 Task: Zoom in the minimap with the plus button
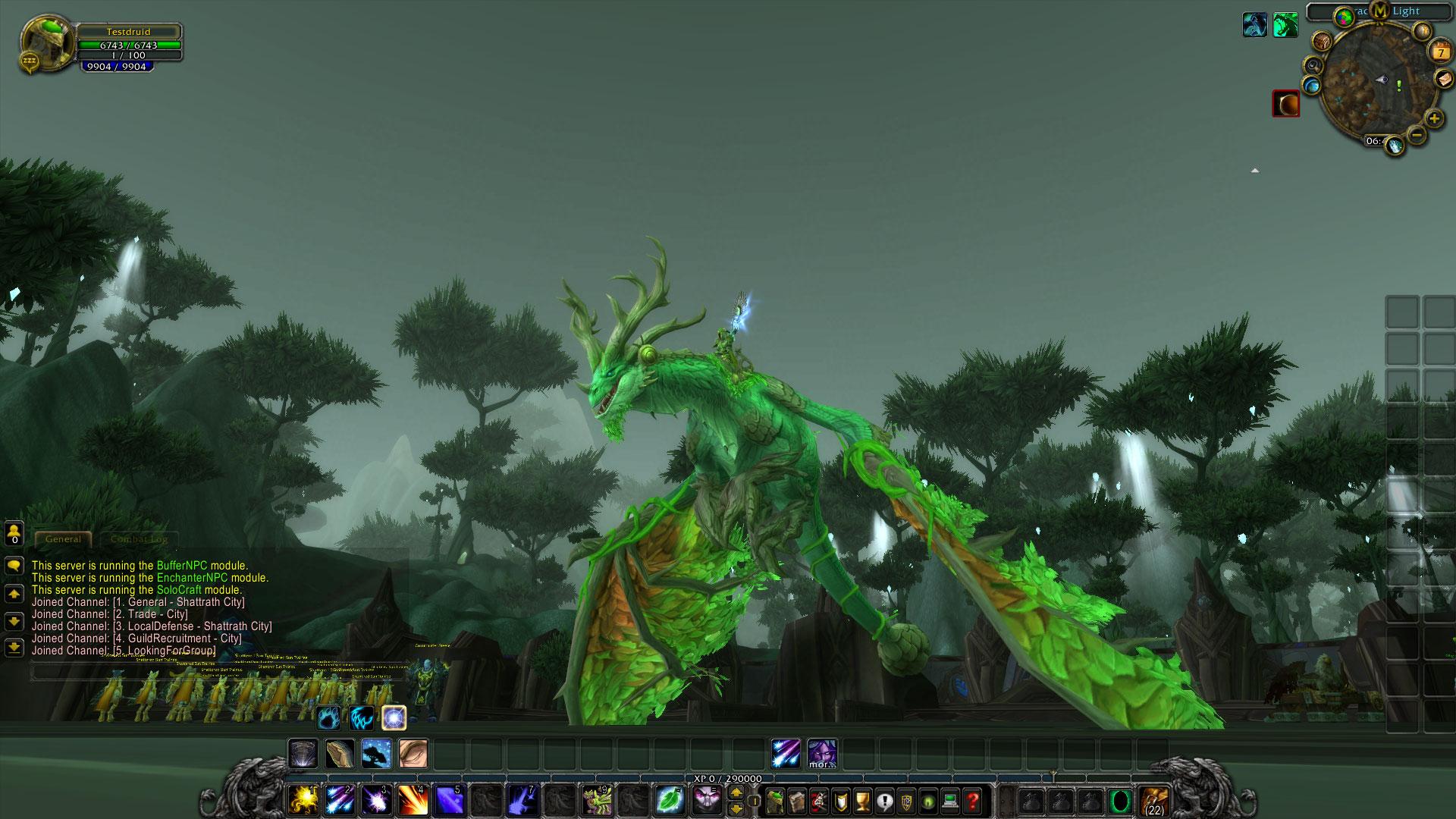[1433, 118]
